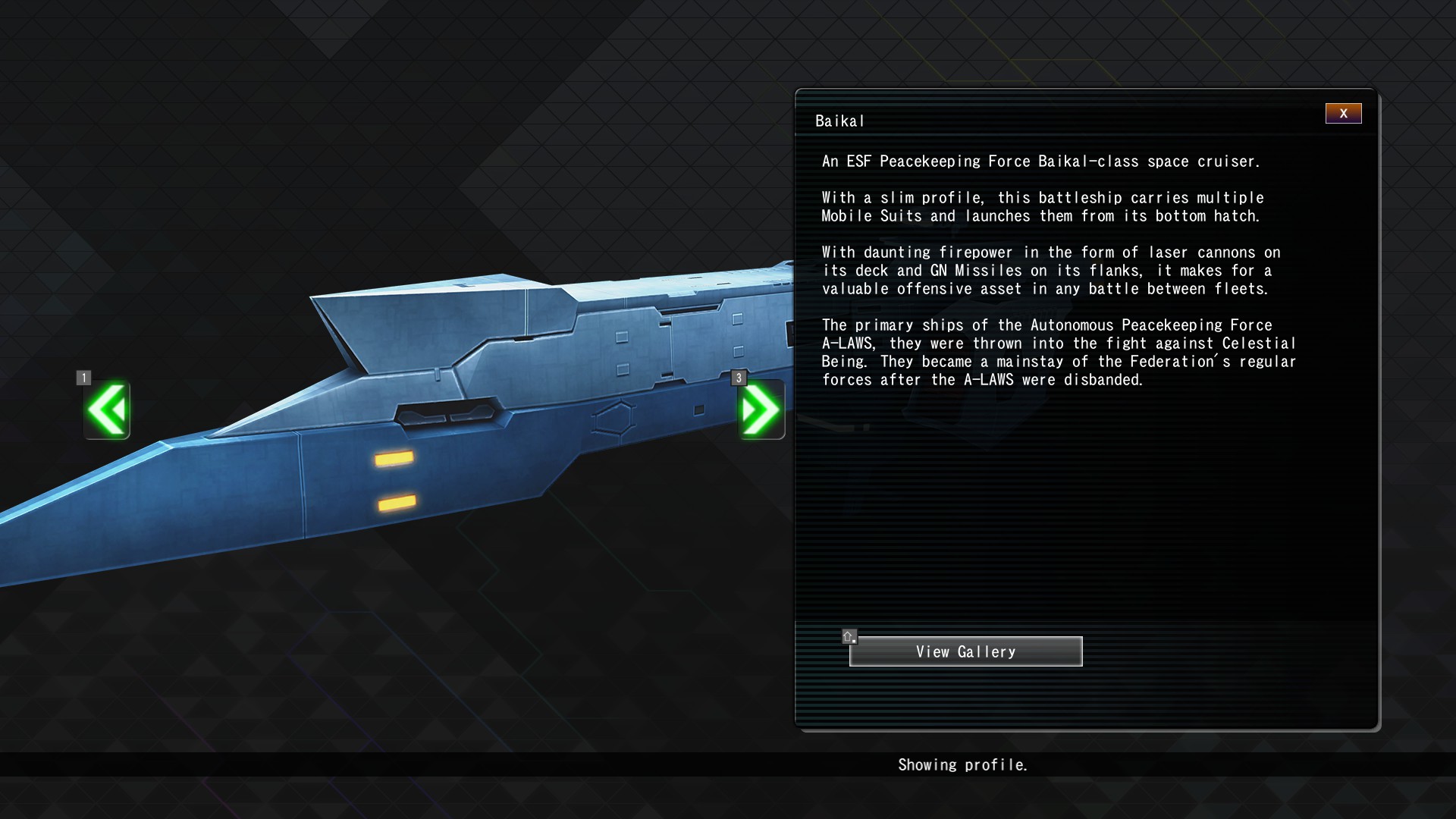This screenshot has width=1456, height=819.
Task: Close the Baikal profile panel
Action: coord(1343,114)
